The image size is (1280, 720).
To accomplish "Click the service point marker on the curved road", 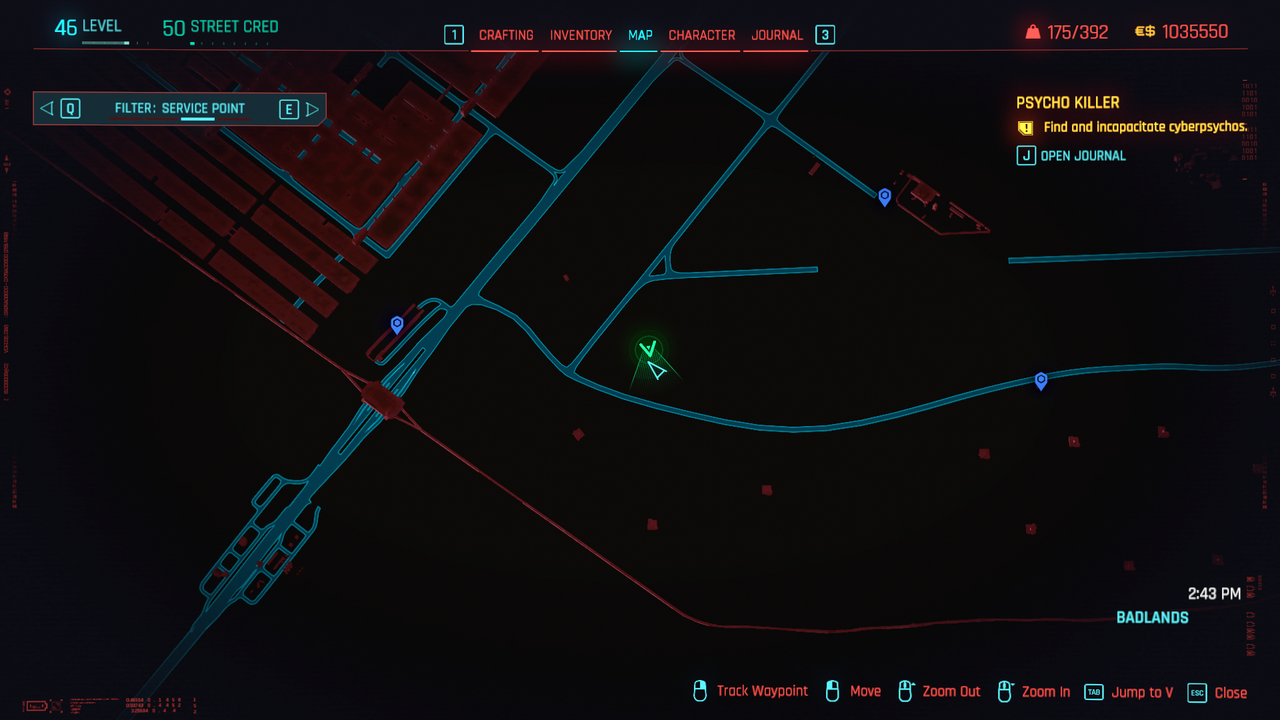I will coord(1041,380).
